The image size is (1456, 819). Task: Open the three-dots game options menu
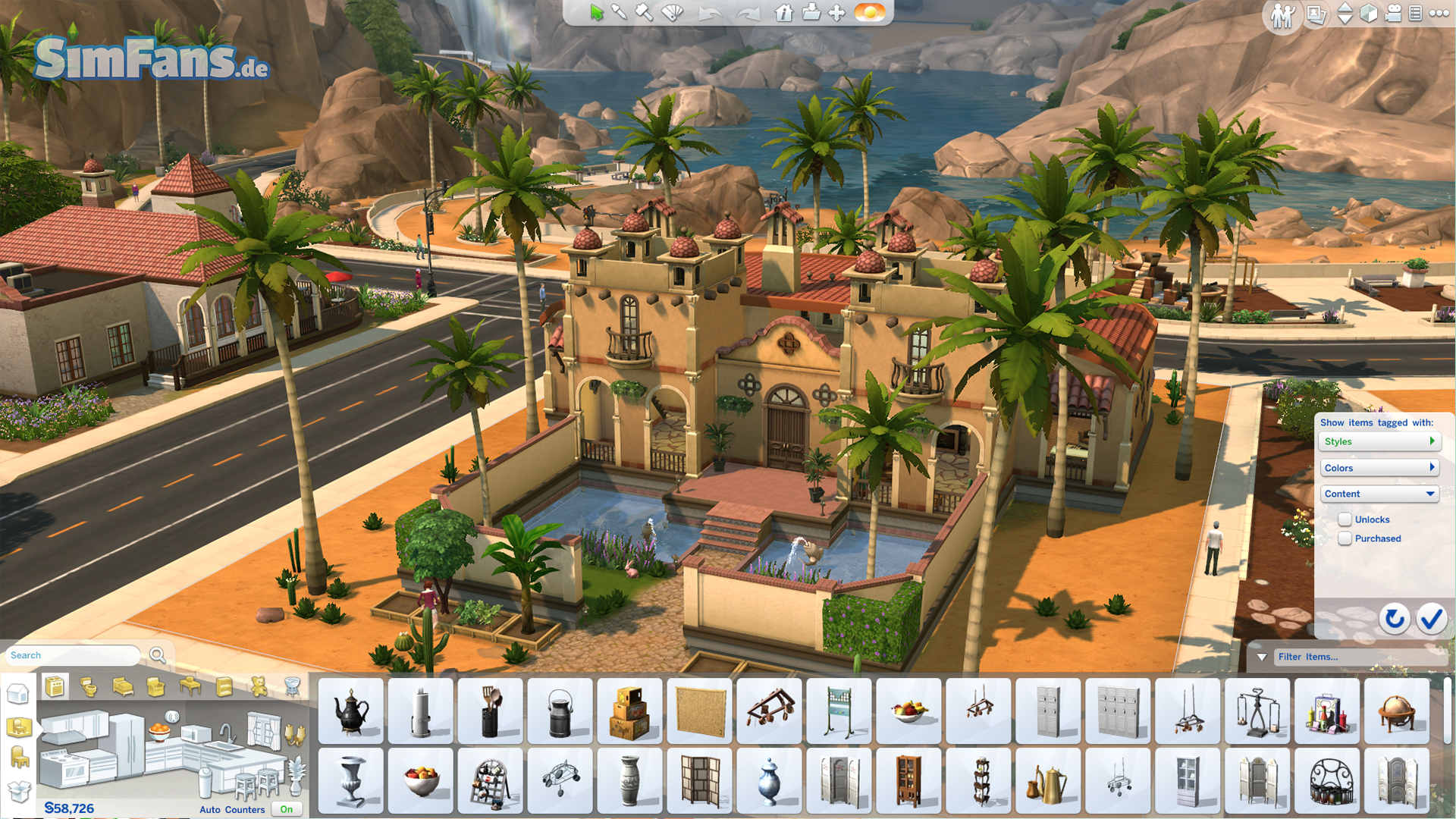[x=1439, y=13]
